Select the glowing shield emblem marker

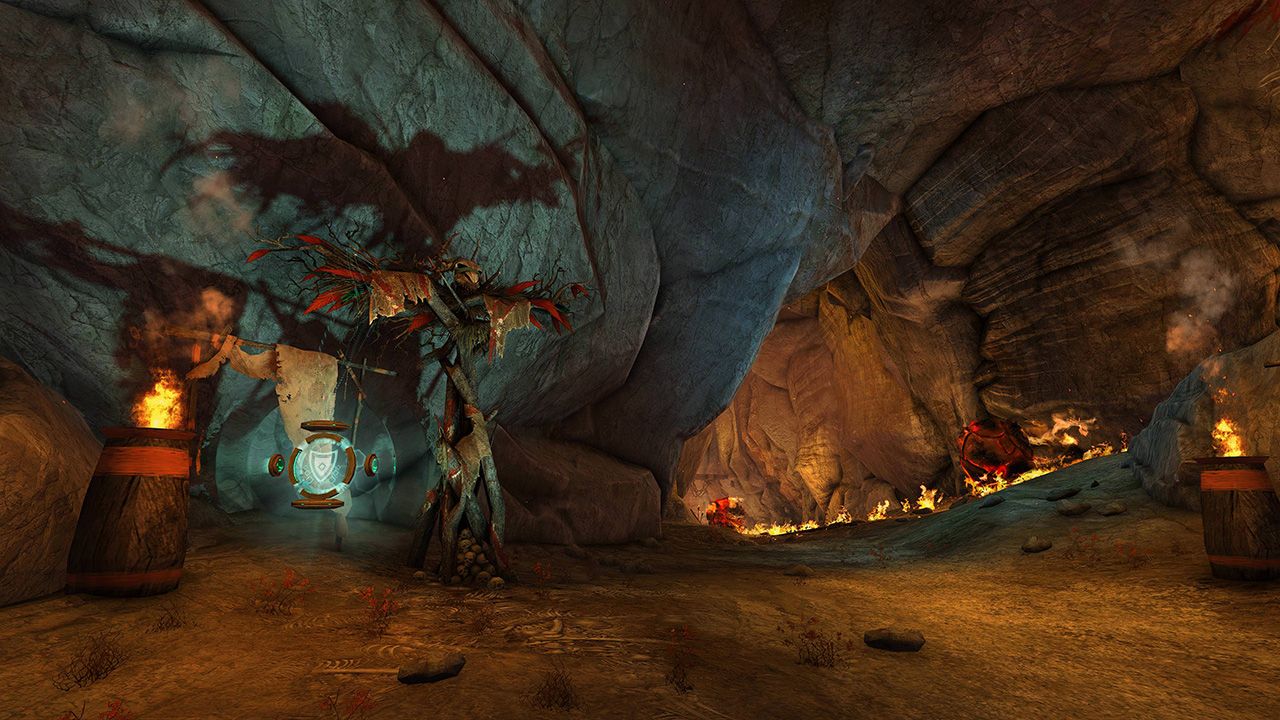(322, 464)
